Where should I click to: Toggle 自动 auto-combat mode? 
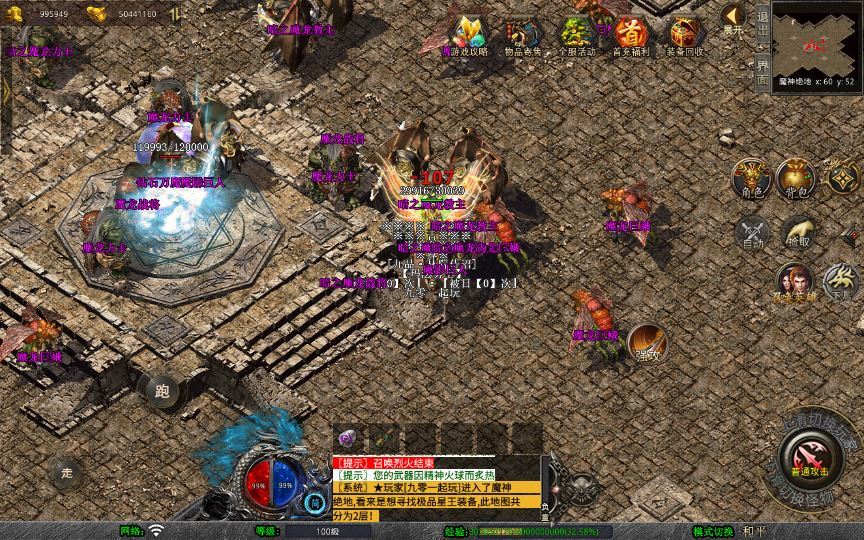pyautogui.click(x=751, y=233)
